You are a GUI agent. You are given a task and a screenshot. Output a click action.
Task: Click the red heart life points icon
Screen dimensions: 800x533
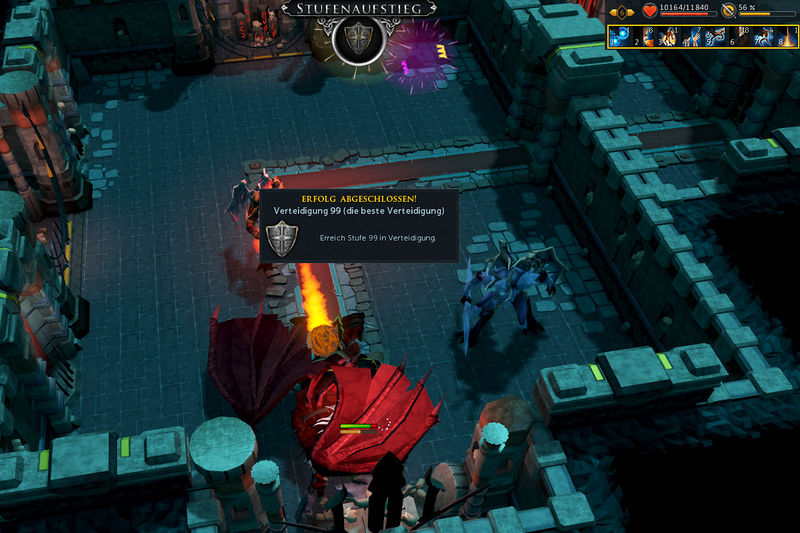click(650, 11)
